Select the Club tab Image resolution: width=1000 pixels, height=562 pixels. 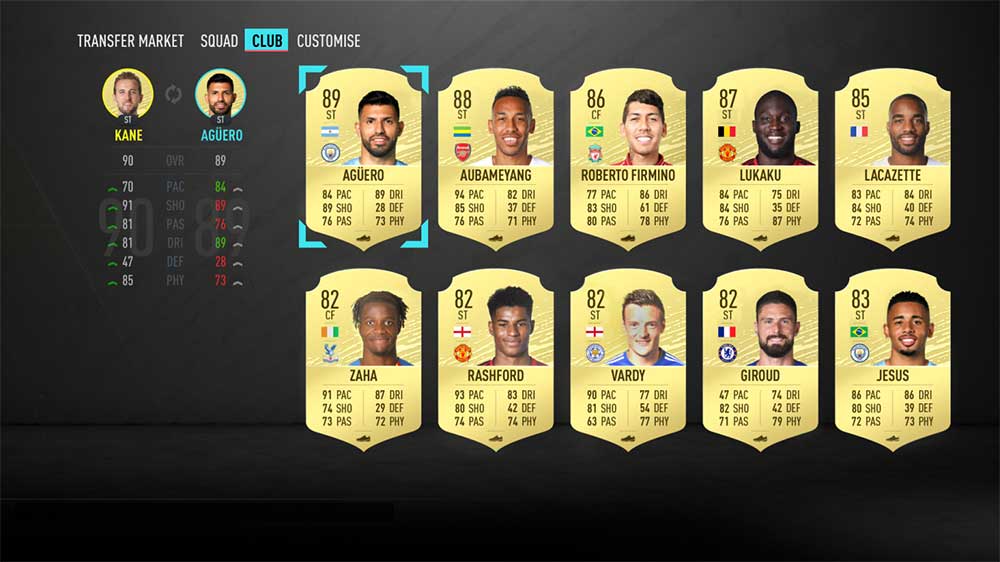click(266, 41)
